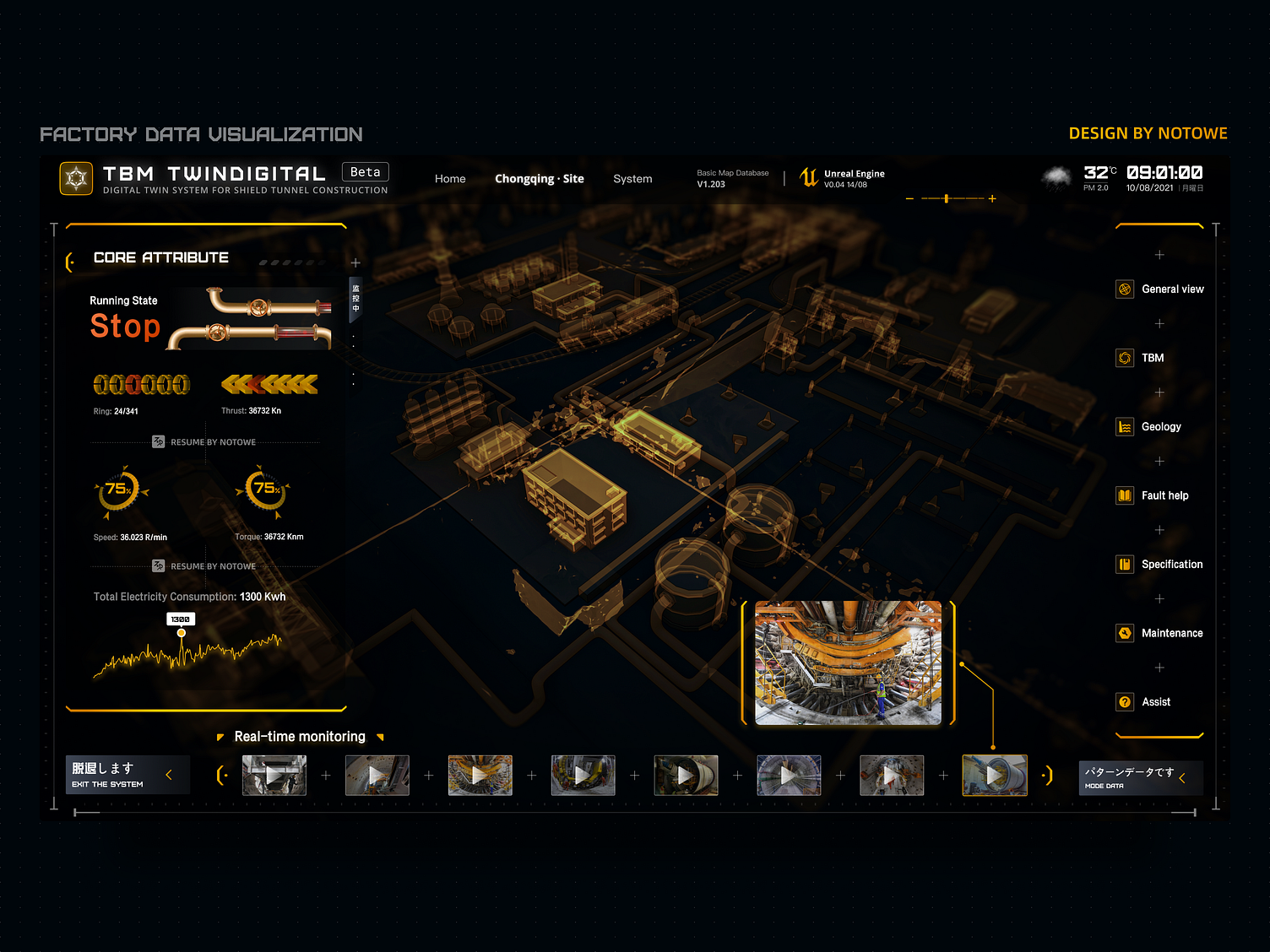Screen dimensions: 1270x952
Task: Click the TBM Twindigital logo icon
Action: (x=76, y=178)
